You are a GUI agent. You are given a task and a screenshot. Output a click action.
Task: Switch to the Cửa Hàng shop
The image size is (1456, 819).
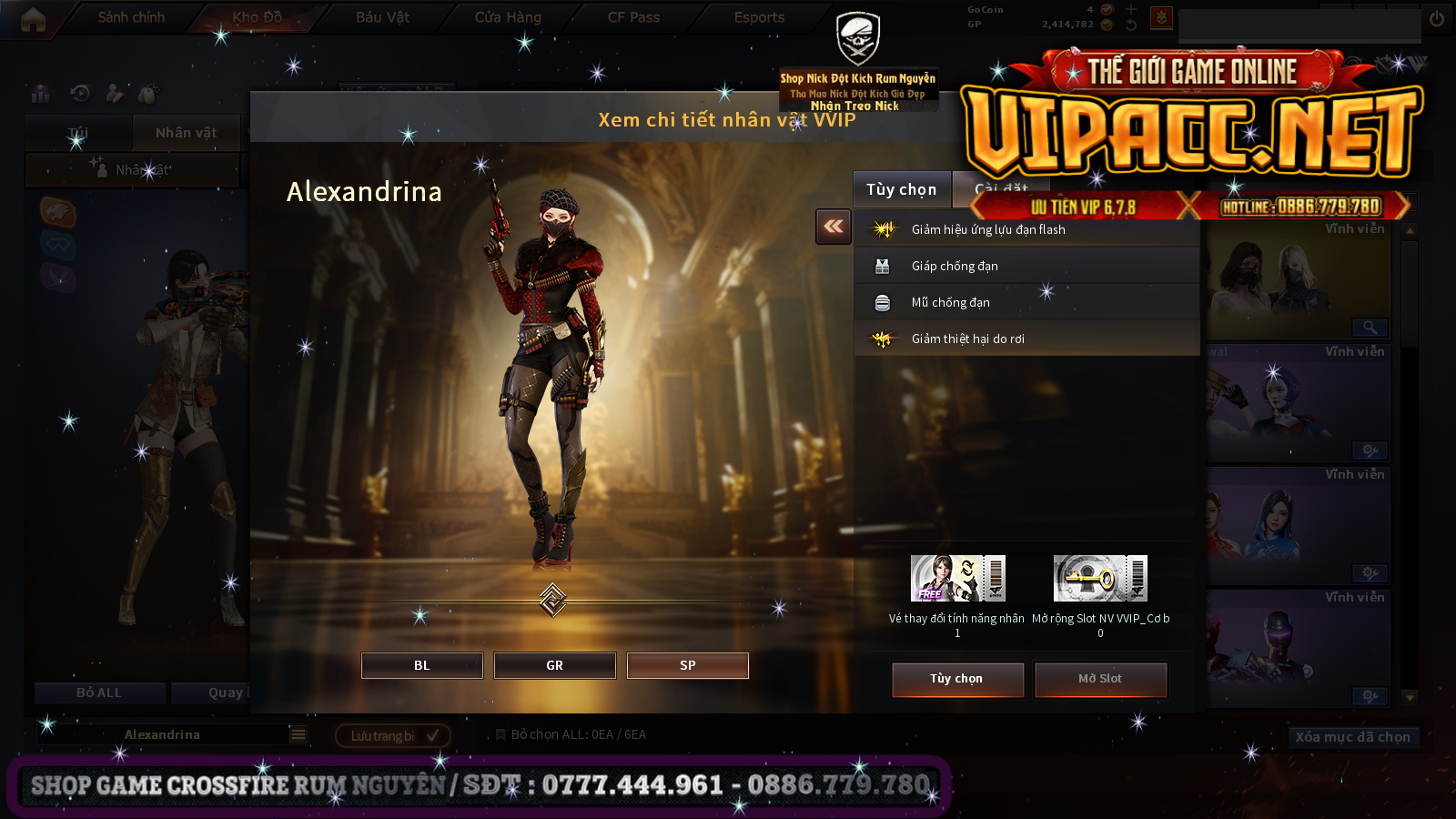[508, 17]
